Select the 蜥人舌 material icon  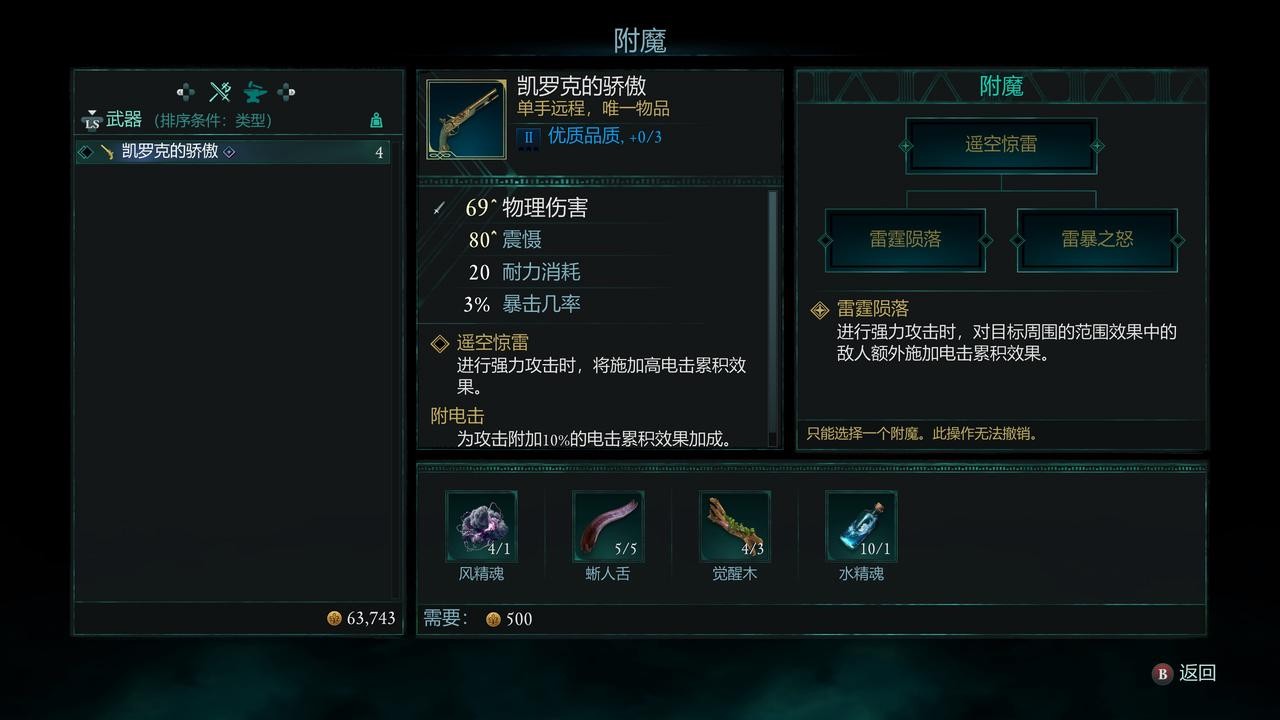click(x=607, y=526)
